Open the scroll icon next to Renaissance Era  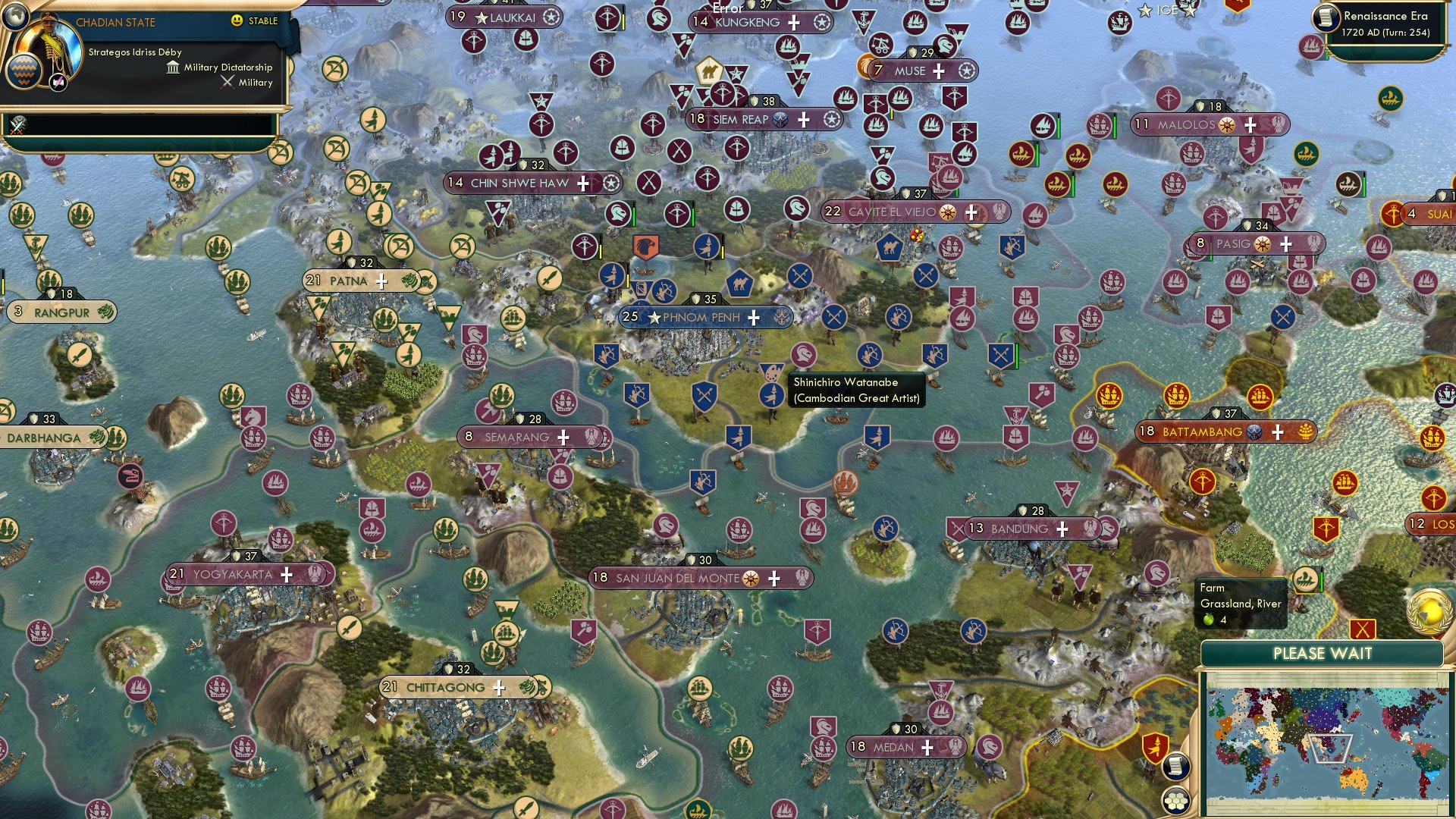1326,18
